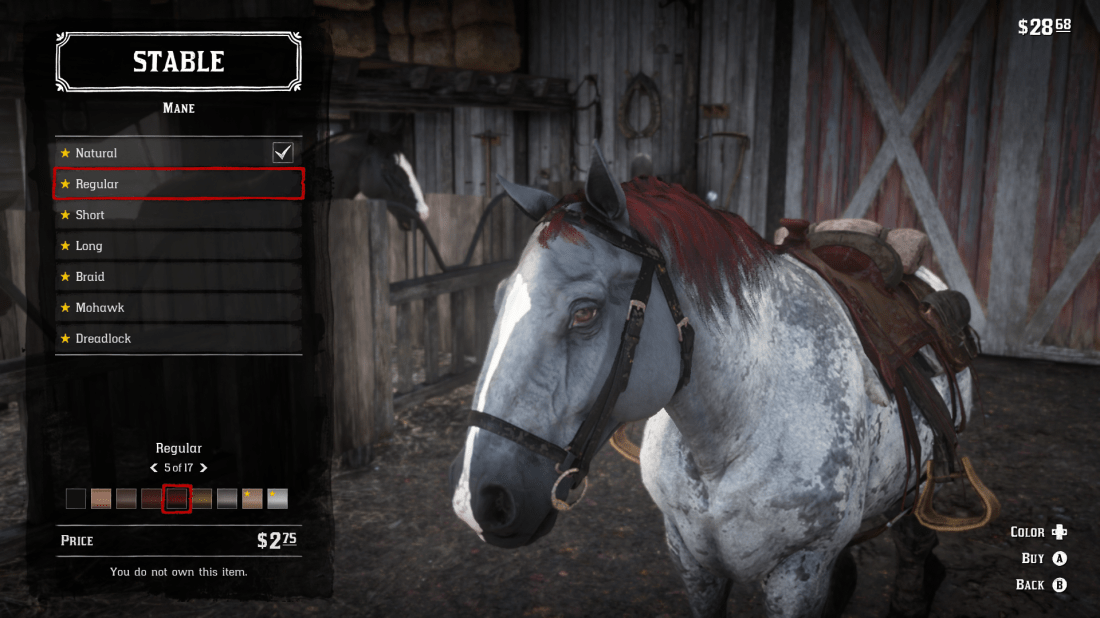Click the right arrow beside 5 of 17
The height and width of the screenshot is (618, 1100).
pyautogui.click(x=204, y=468)
